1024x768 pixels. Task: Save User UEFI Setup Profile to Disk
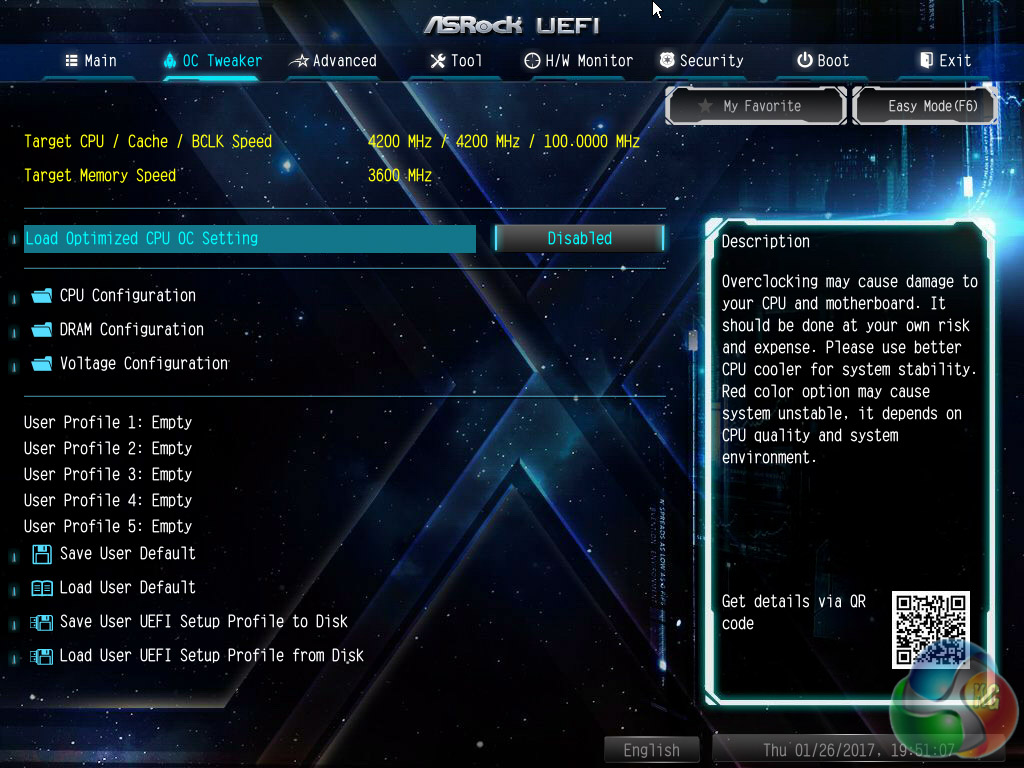coord(203,622)
